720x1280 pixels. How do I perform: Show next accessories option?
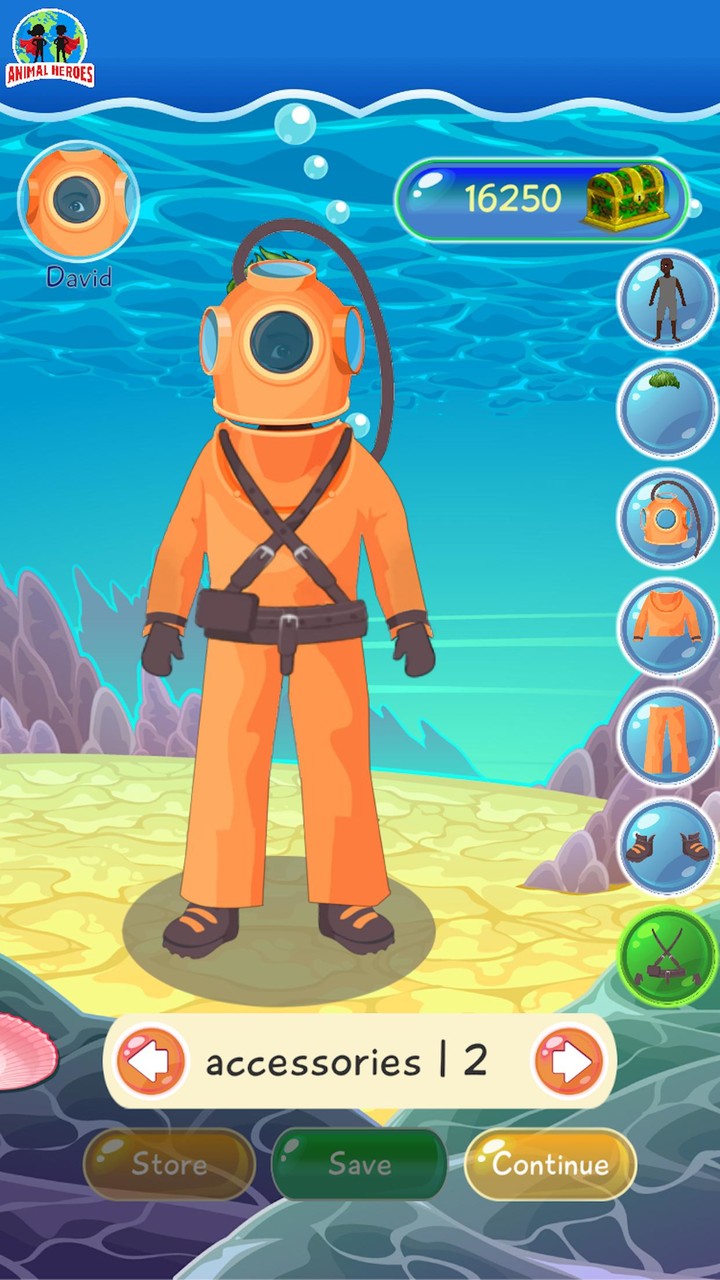click(568, 1061)
